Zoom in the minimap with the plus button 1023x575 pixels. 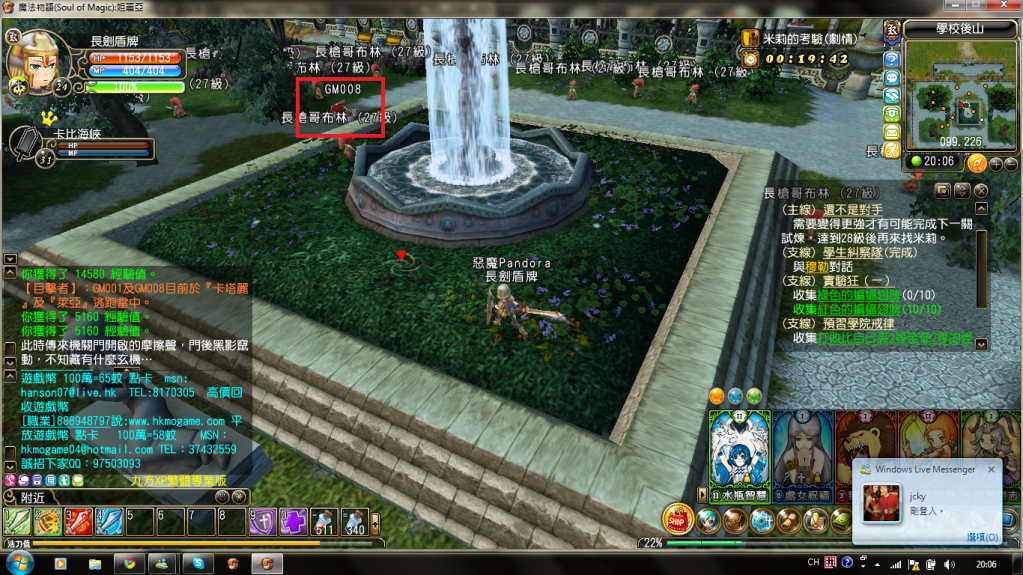pyautogui.click(x=994, y=163)
